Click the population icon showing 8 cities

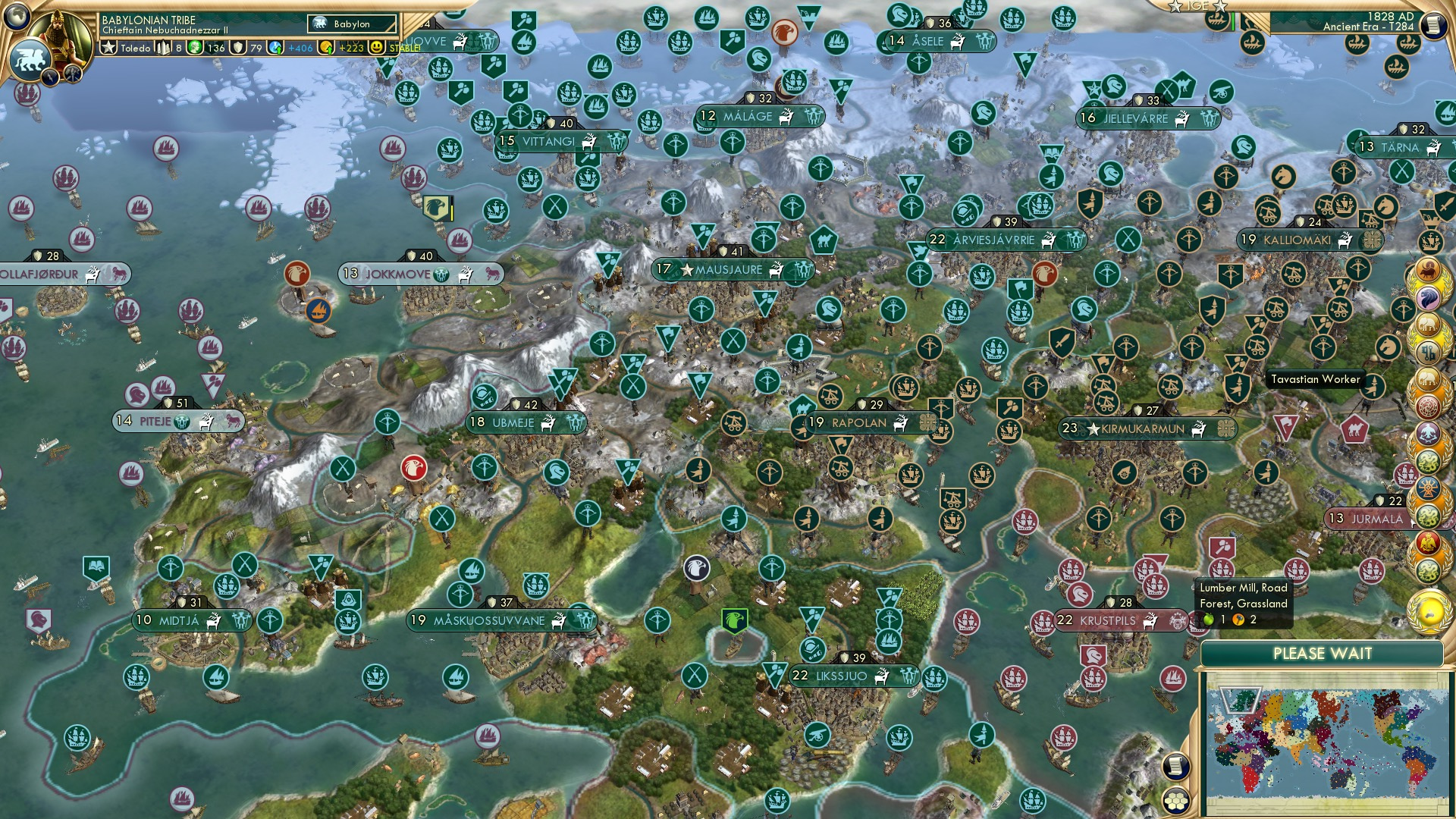point(164,46)
